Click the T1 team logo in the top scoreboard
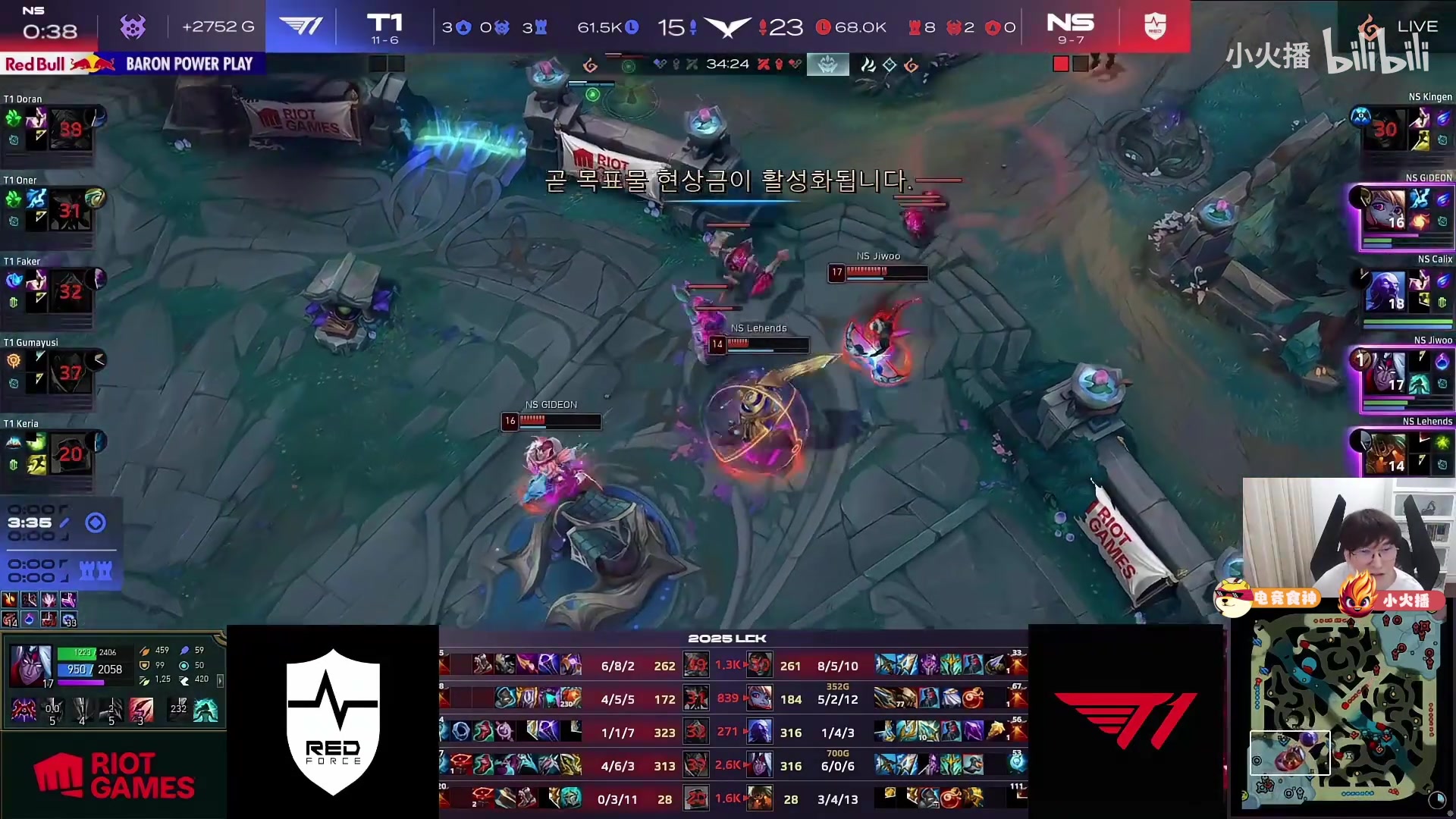The height and width of the screenshot is (819, 1456). pyautogui.click(x=302, y=25)
